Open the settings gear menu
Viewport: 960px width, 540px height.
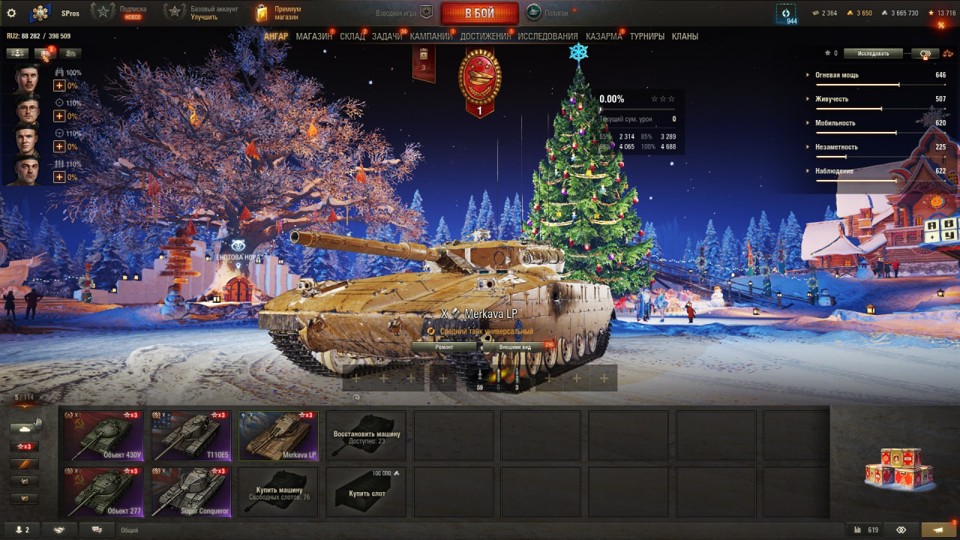tap(11, 13)
